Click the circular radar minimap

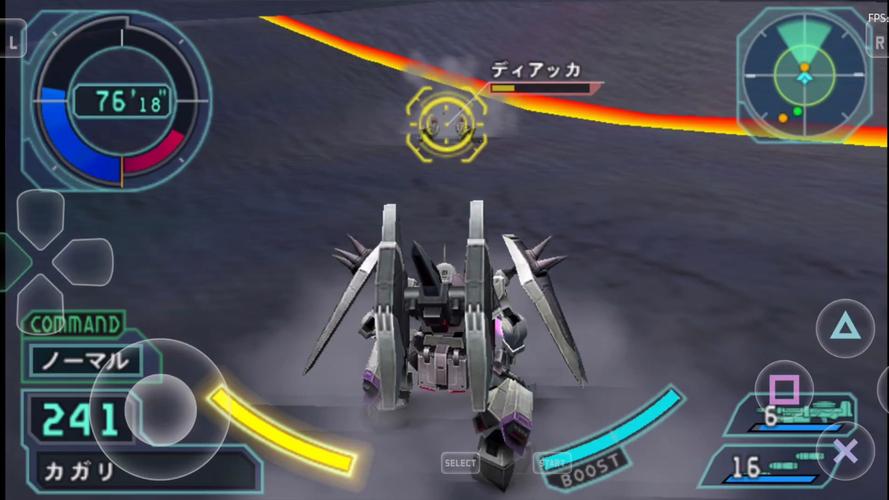803,75
